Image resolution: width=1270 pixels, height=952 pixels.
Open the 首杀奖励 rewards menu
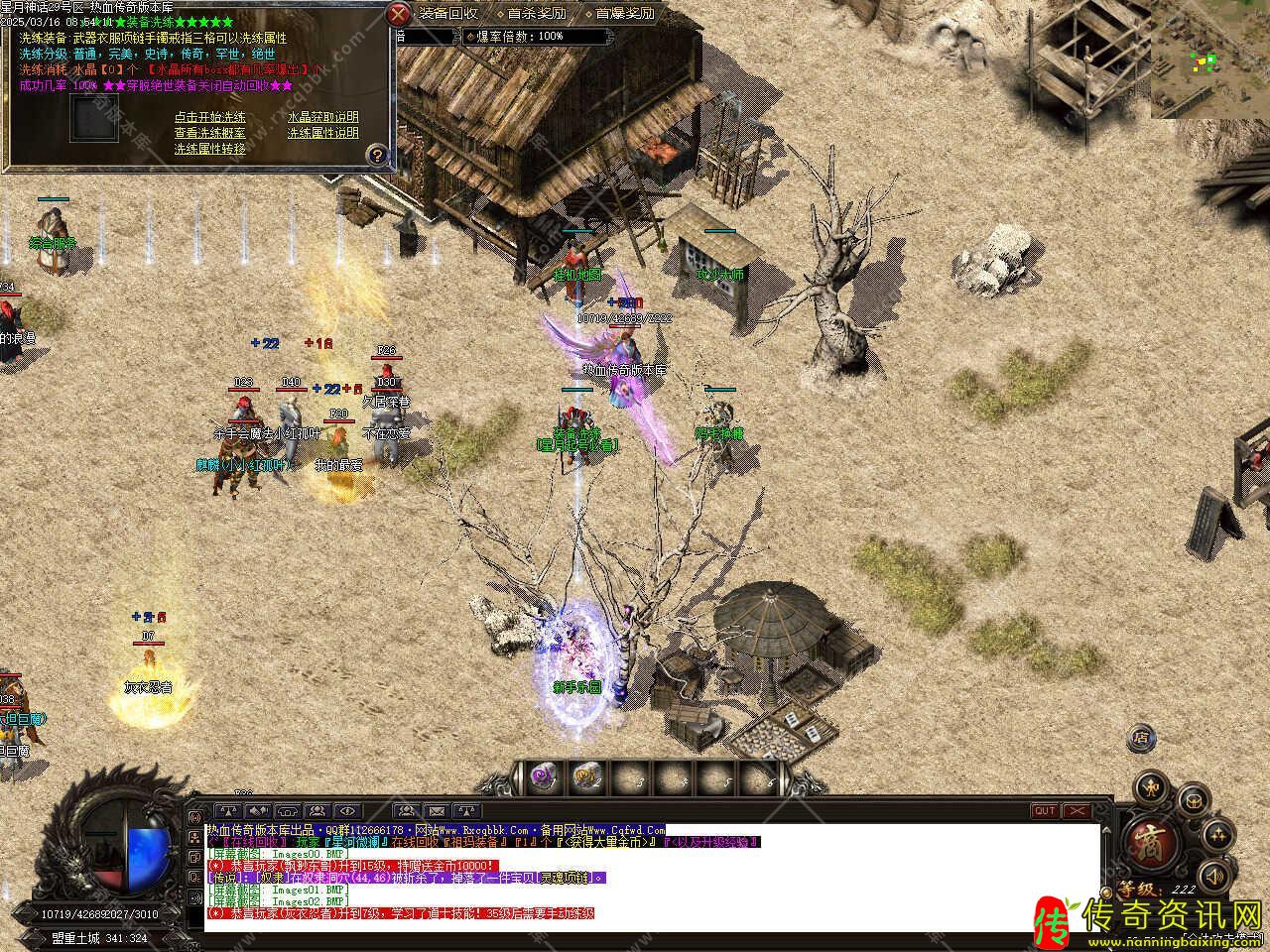click(x=536, y=13)
